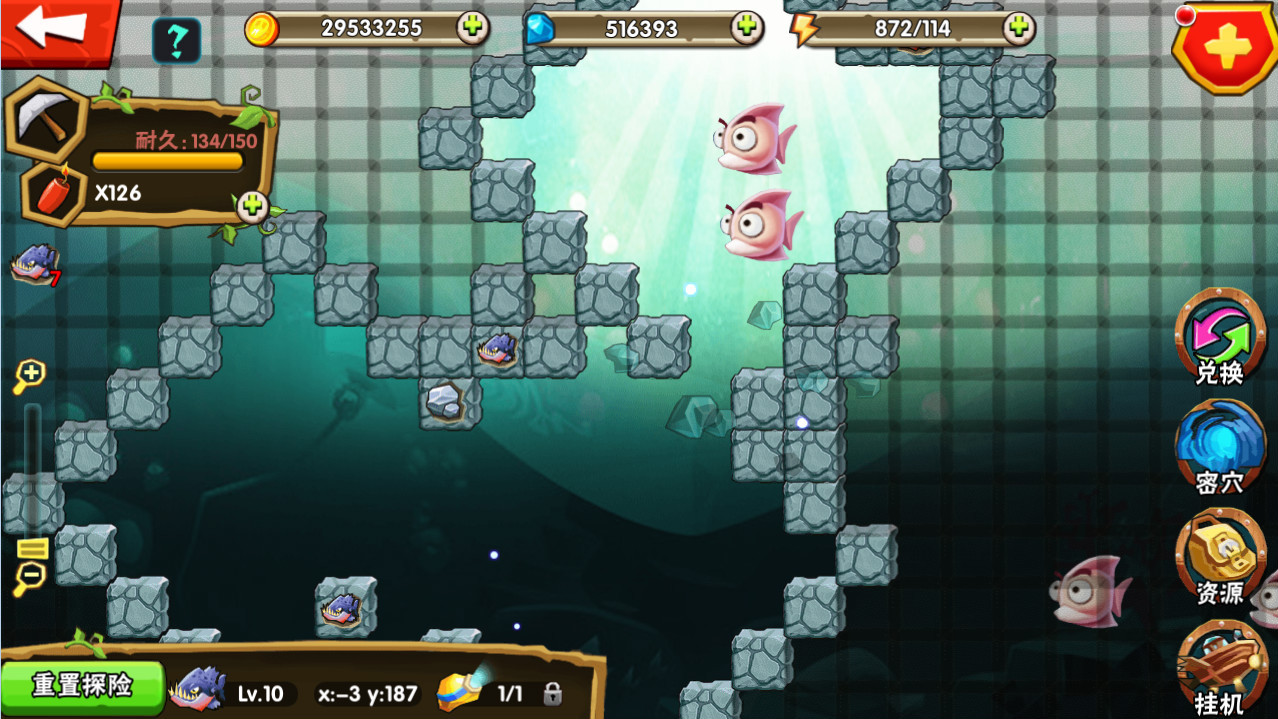Add more gold coins

point(473,28)
